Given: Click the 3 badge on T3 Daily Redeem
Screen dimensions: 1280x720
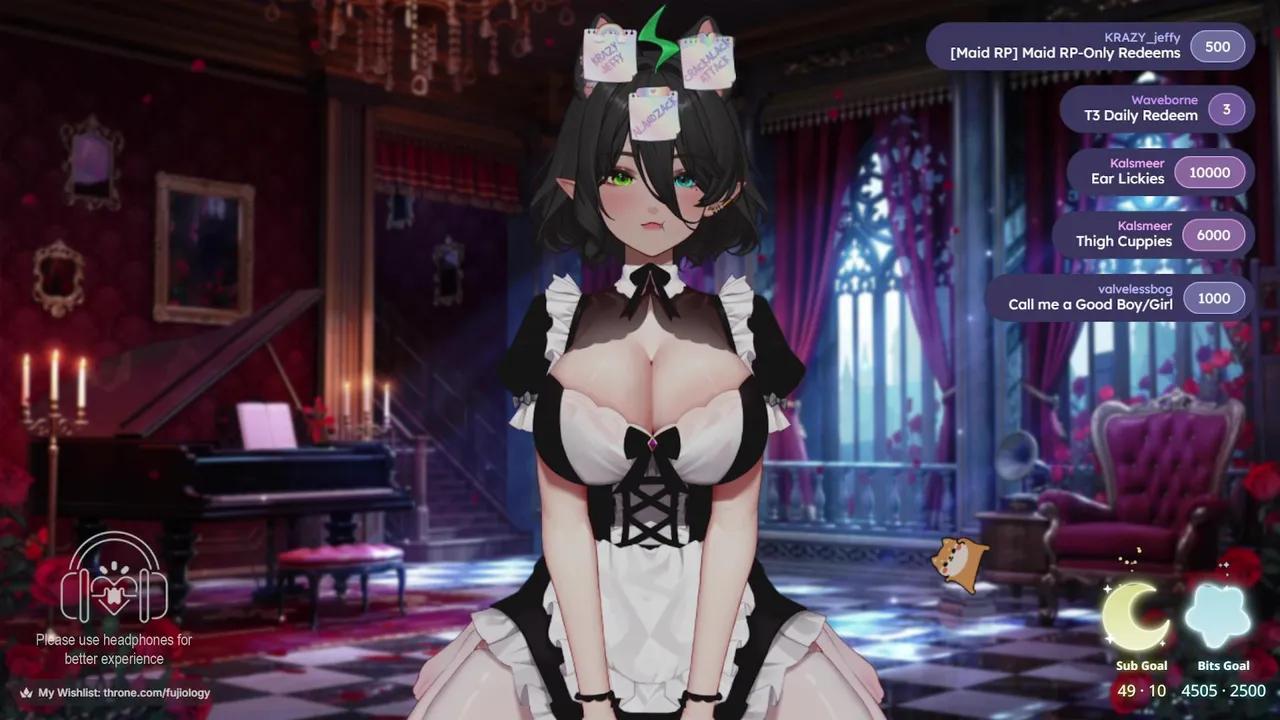Looking at the screenshot, I should pos(1226,109).
